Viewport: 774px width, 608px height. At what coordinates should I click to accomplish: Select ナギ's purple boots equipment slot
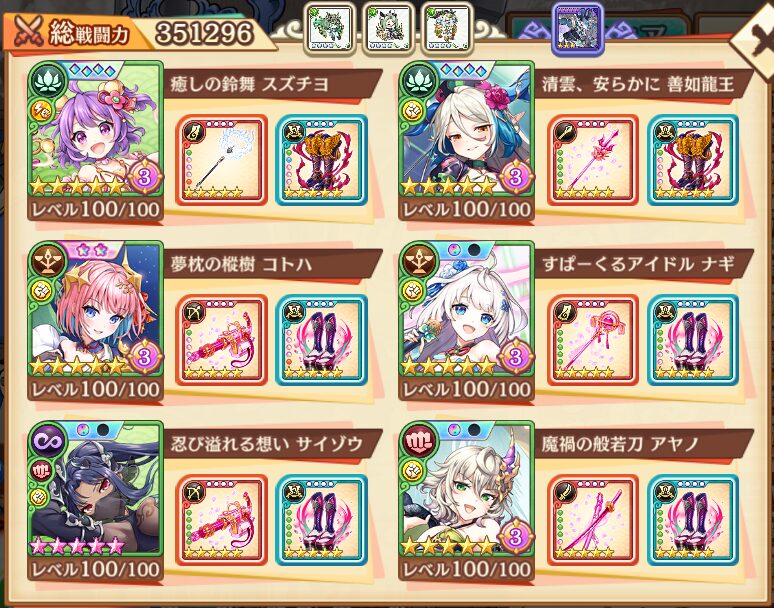692,340
